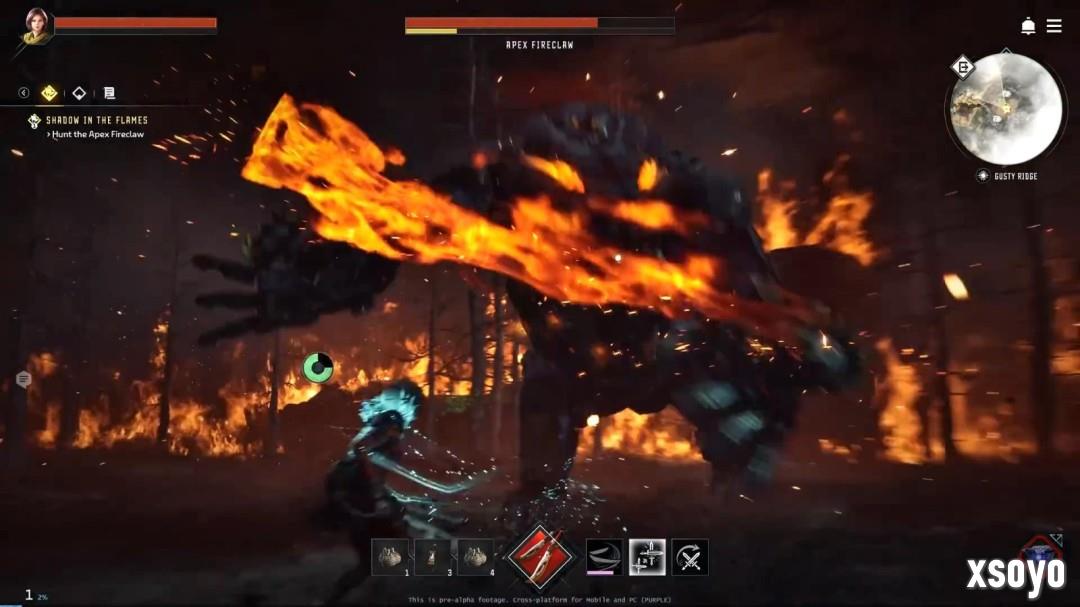Open the hamburger main menu
This screenshot has height=607, width=1080.
point(1054,26)
